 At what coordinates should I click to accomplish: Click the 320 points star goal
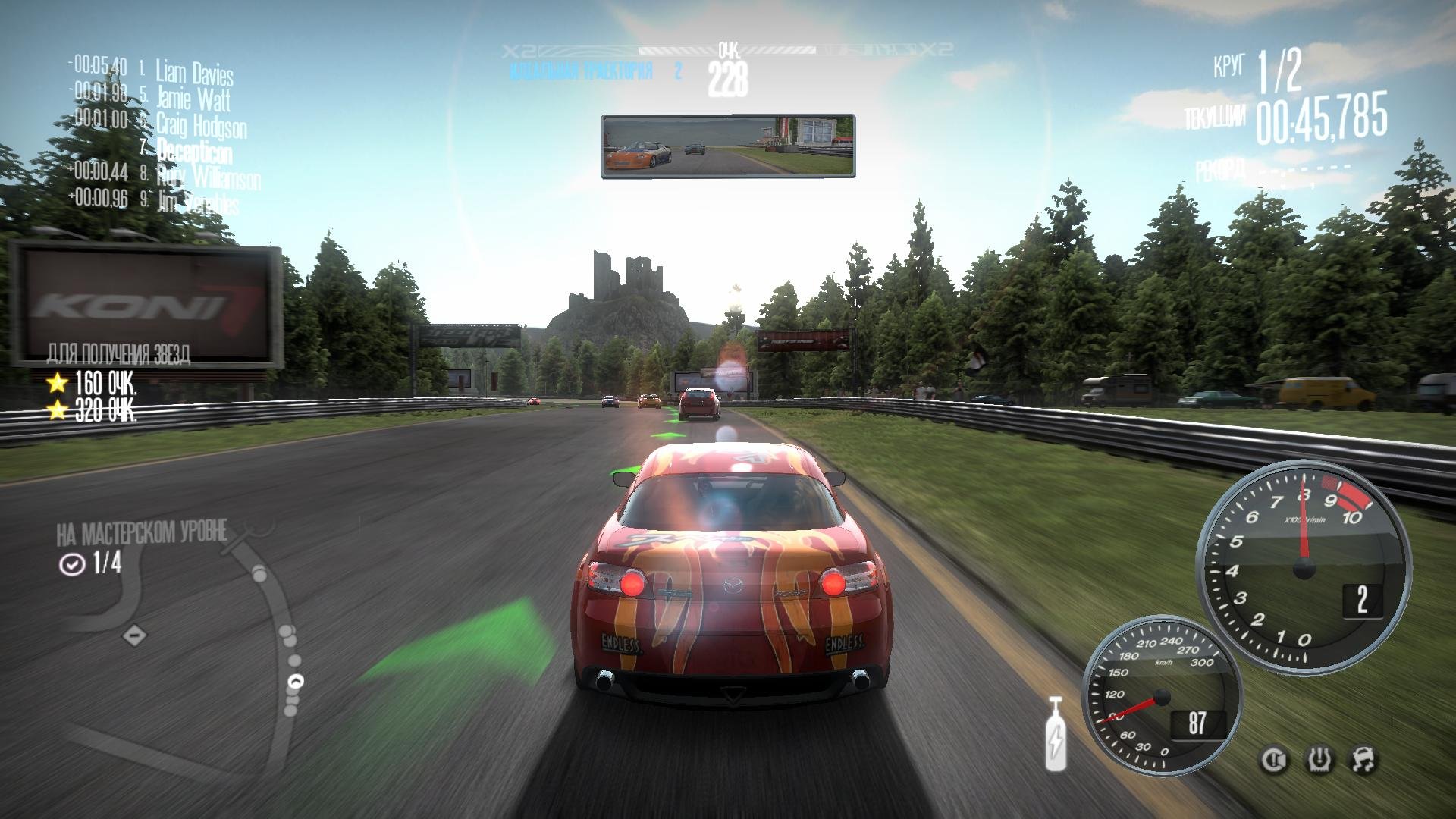pos(93,412)
